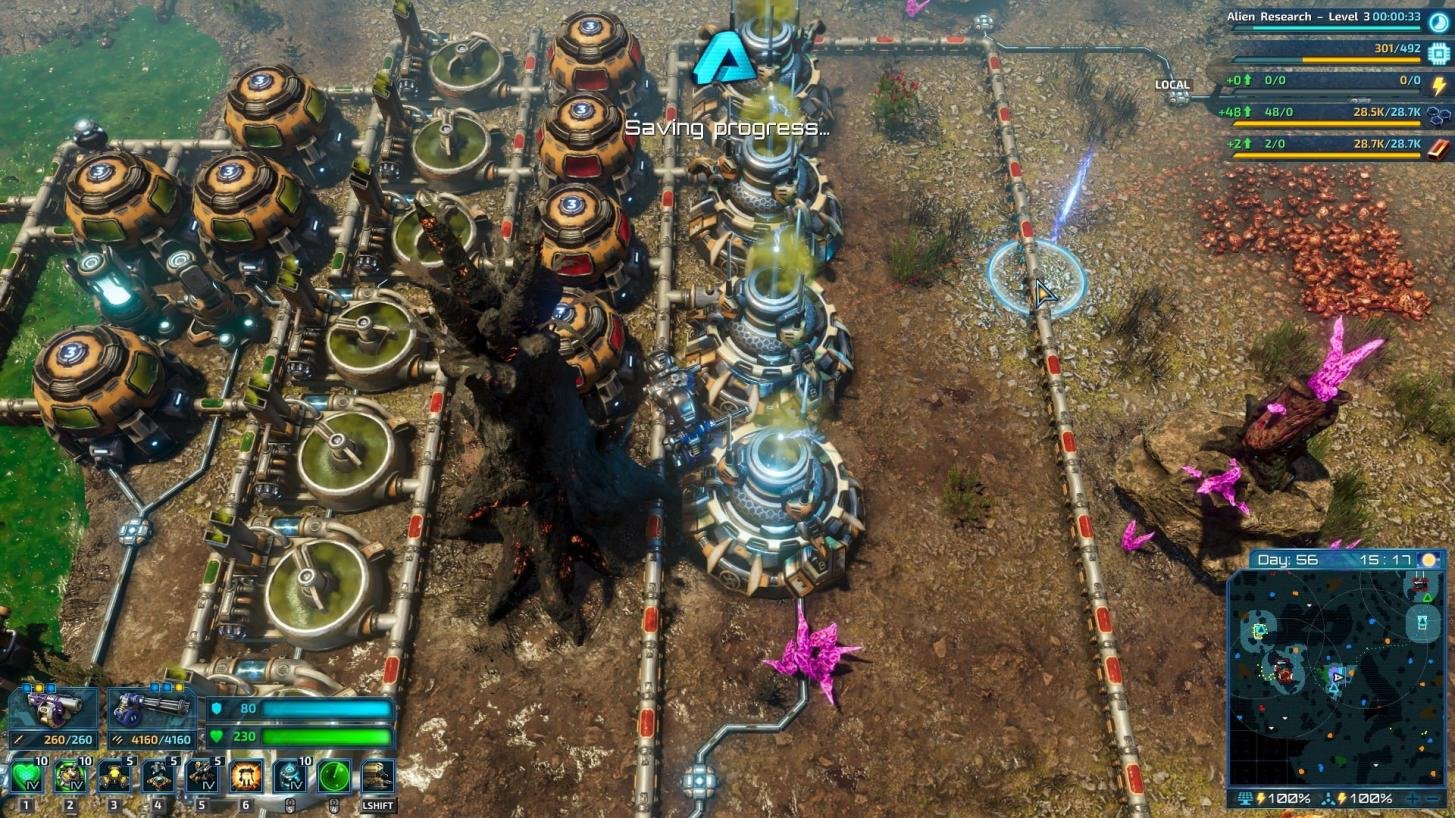
Task: Trigger the explosive strike ability in slot 6
Action: (246, 775)
